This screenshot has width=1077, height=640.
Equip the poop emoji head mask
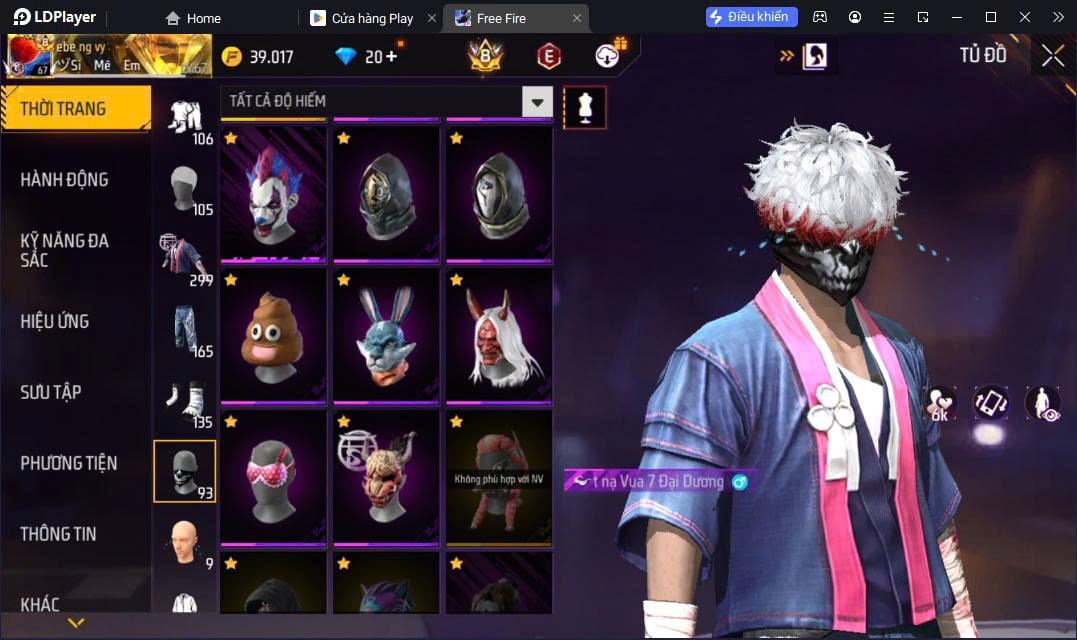[274, 337]
